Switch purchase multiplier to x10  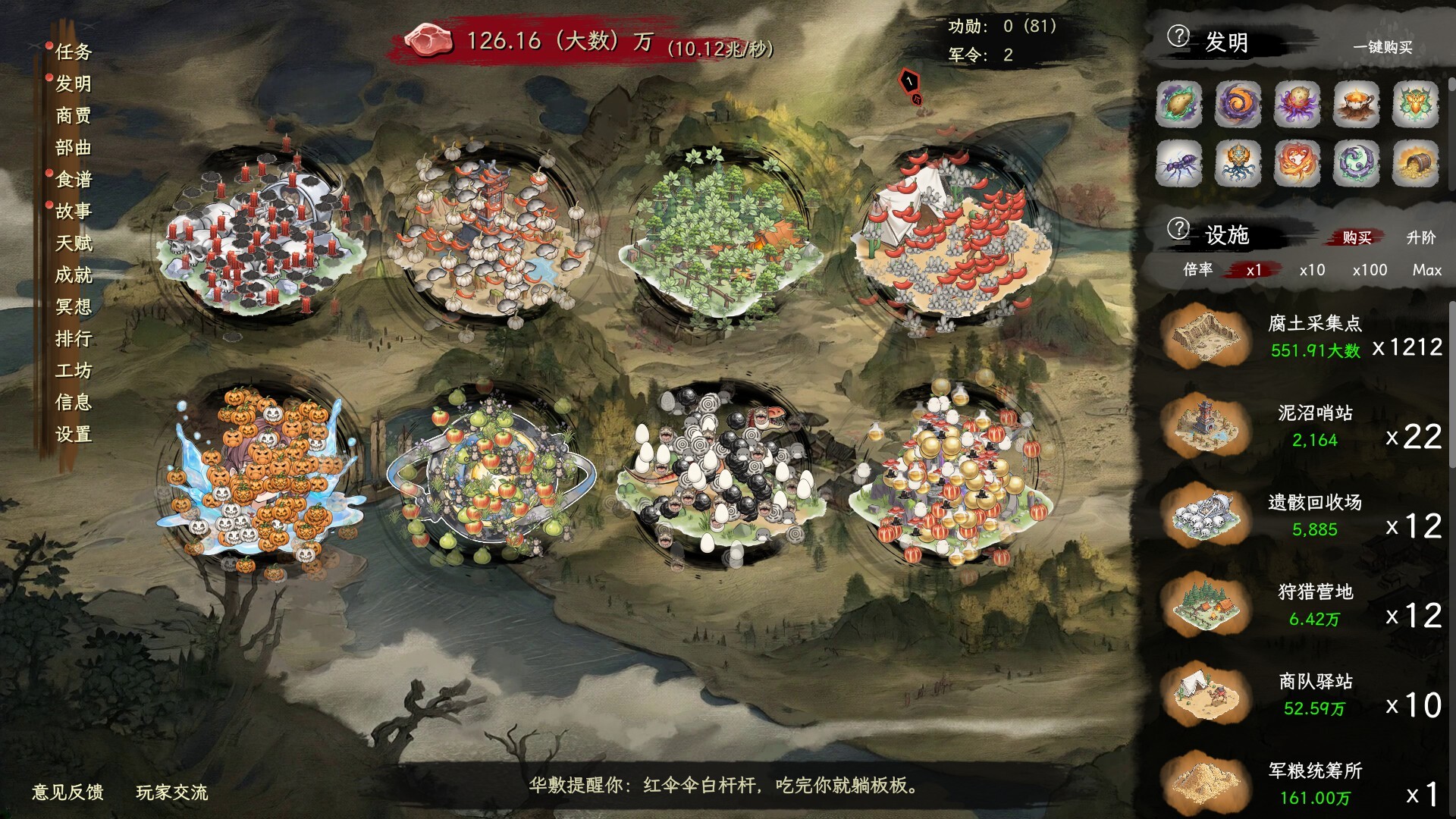(1311, 269)
